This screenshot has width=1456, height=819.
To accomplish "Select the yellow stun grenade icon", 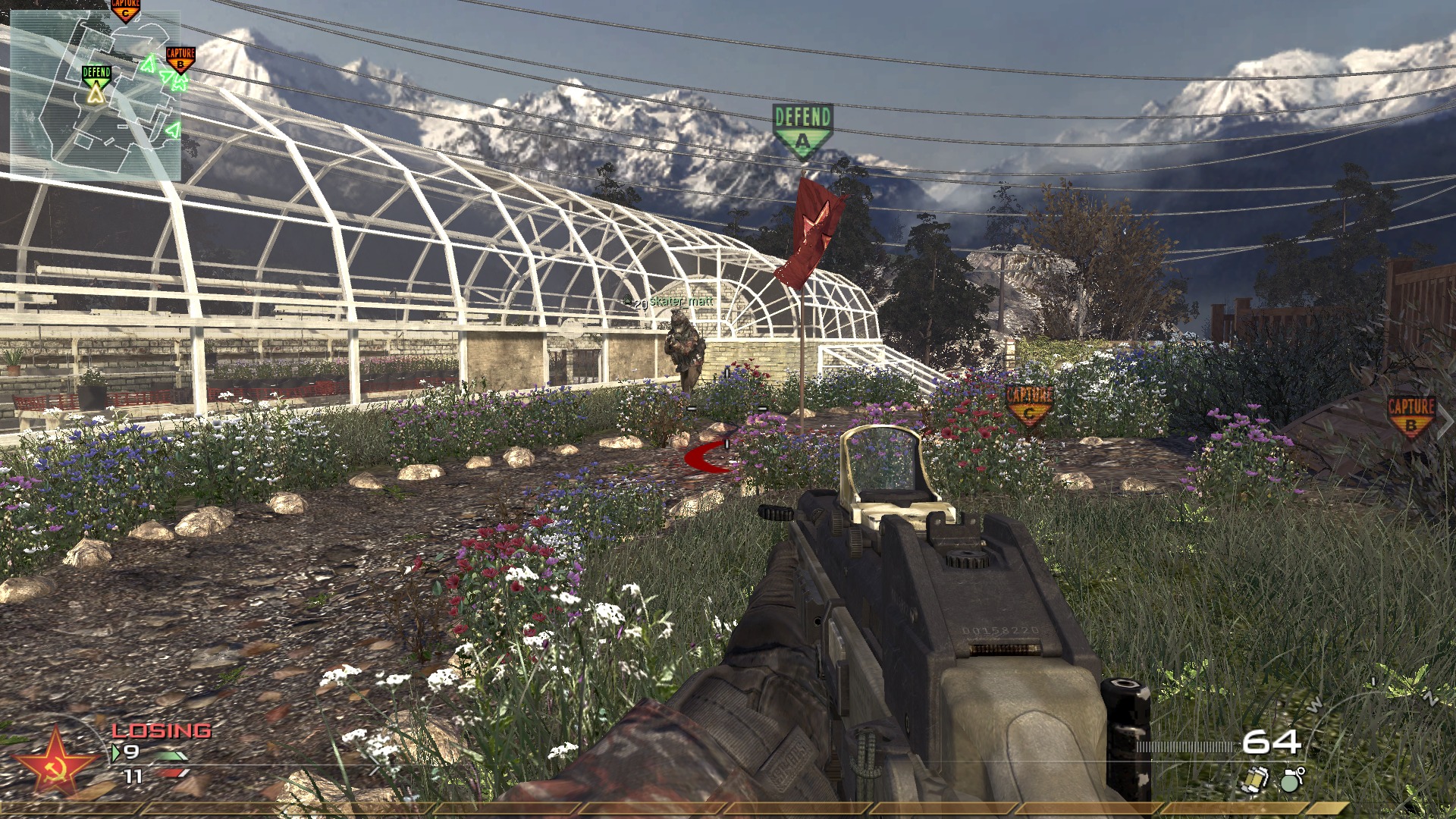I will pyautogui.click(x=1254, y=780).
